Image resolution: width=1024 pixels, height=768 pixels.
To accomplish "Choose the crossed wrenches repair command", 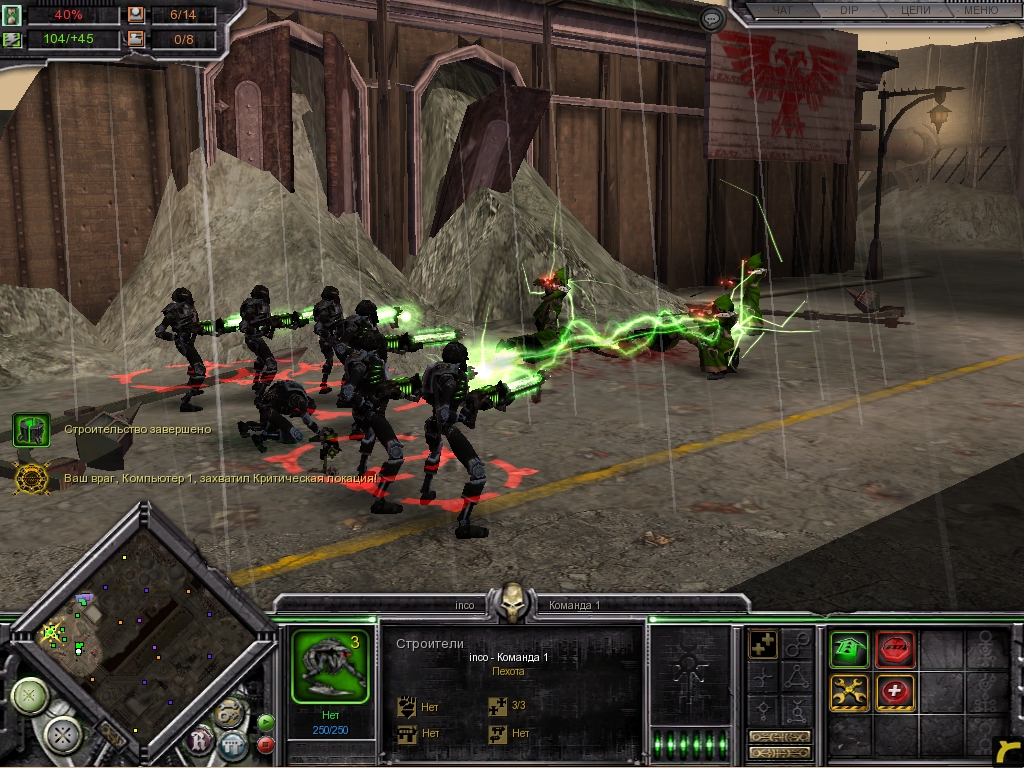I will (x=849, y=692).
